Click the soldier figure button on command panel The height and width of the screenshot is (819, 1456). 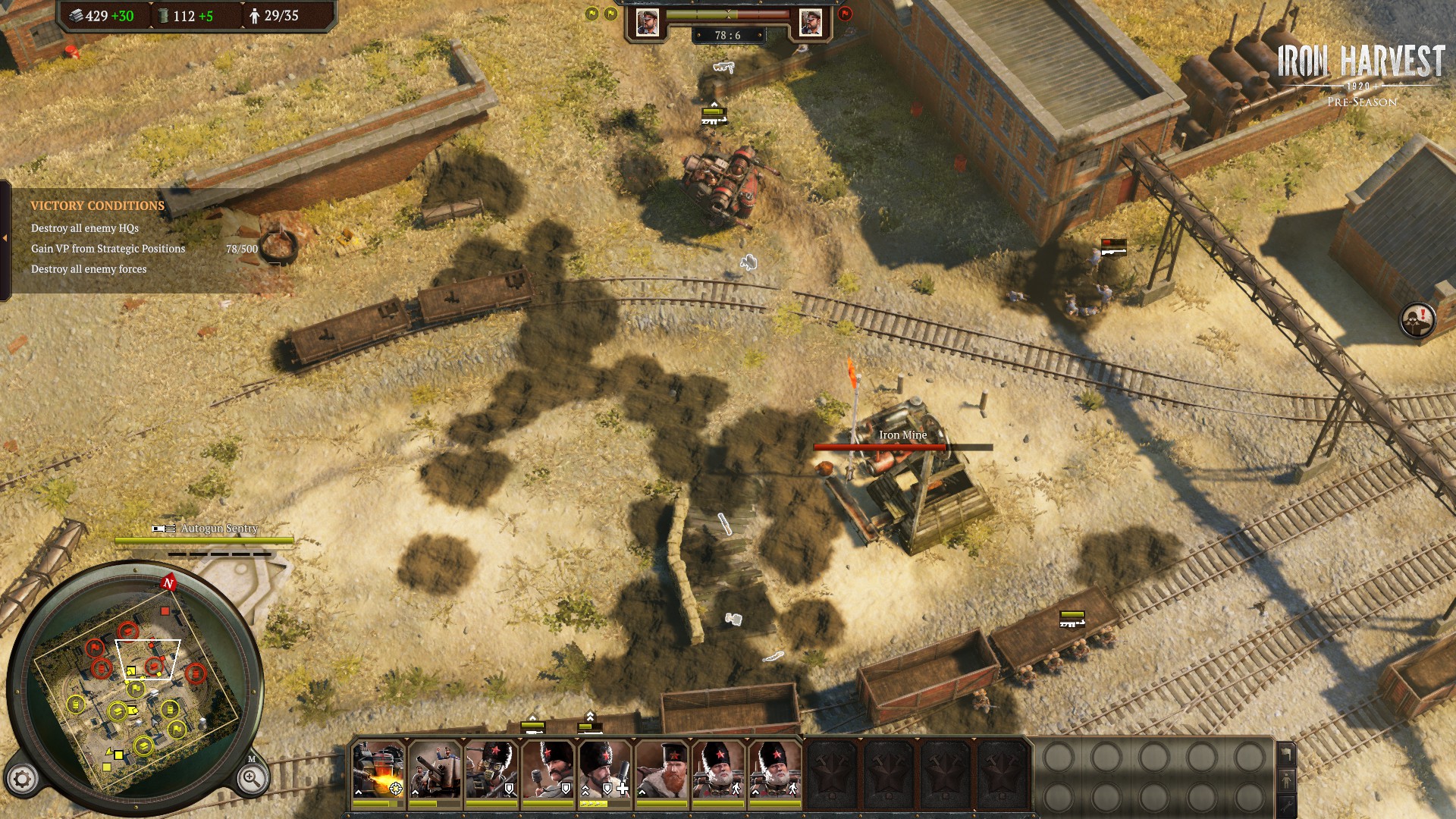pyautogui.click(x=1287, y=779)
